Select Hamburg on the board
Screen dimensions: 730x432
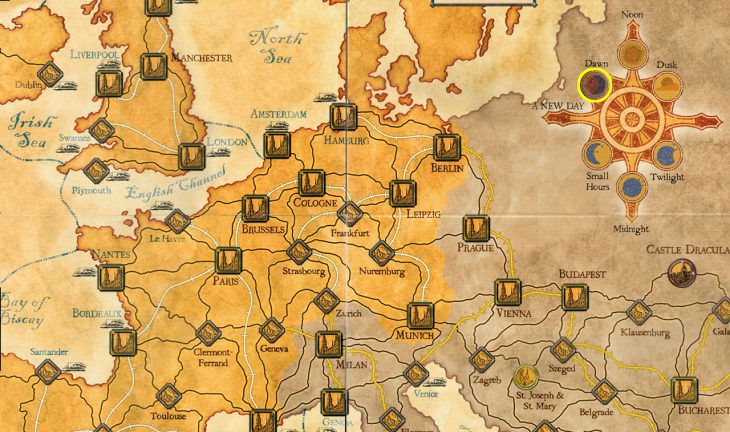(341, 117)
